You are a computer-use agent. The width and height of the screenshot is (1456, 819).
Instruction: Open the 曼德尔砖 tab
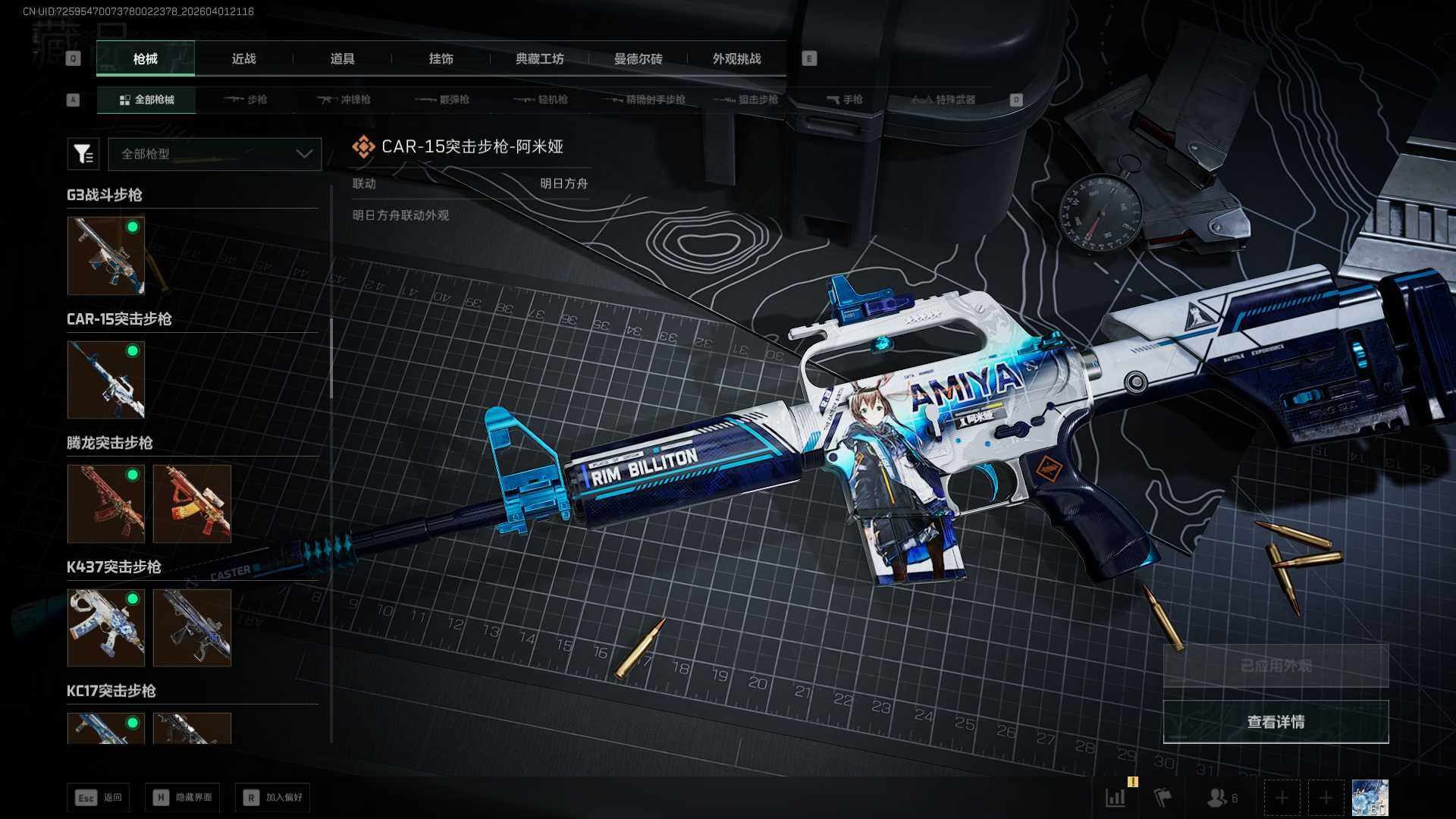(638, 58)
